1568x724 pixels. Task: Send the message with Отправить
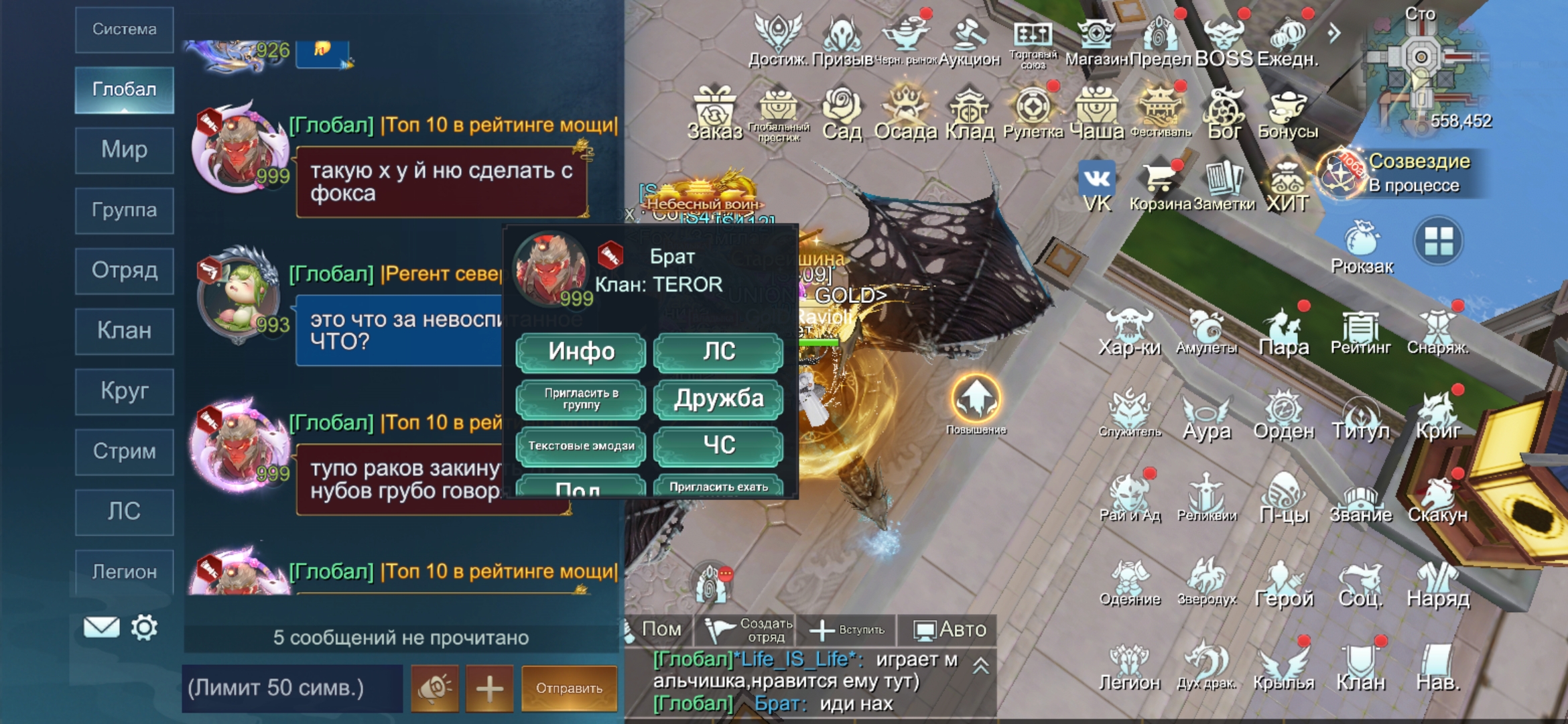(x=569, y=688)
